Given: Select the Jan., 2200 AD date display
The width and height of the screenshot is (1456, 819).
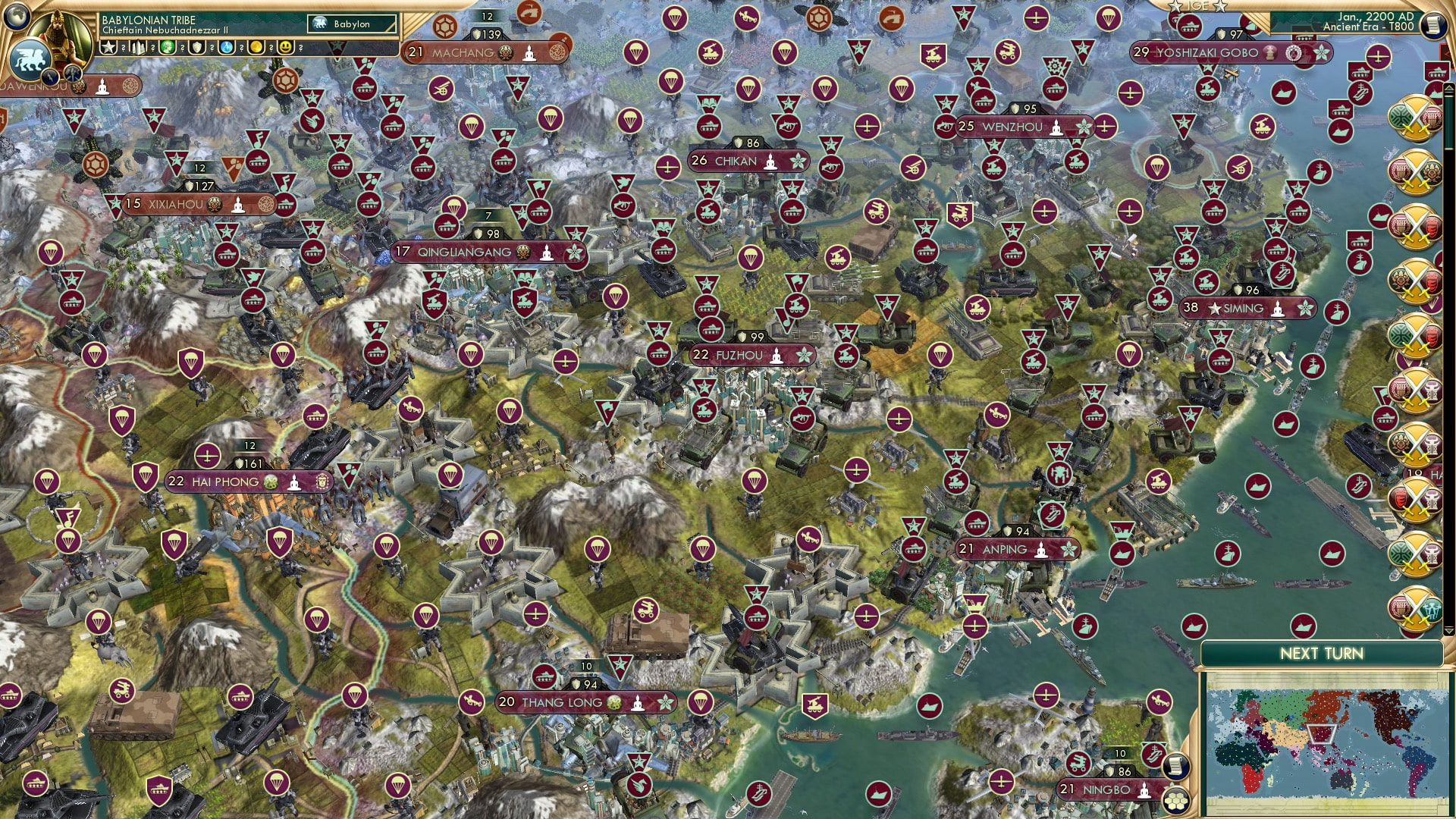Looking at the screenshot, I should click(1376, 19).
